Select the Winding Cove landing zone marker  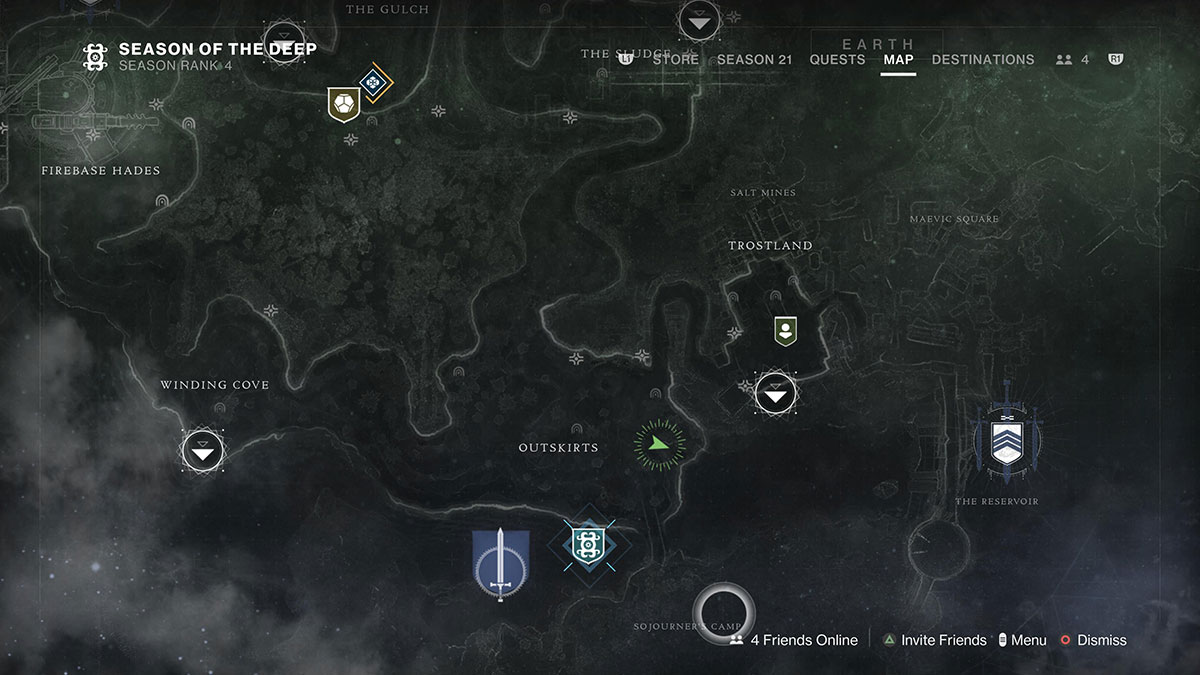[x=204, y=451]
